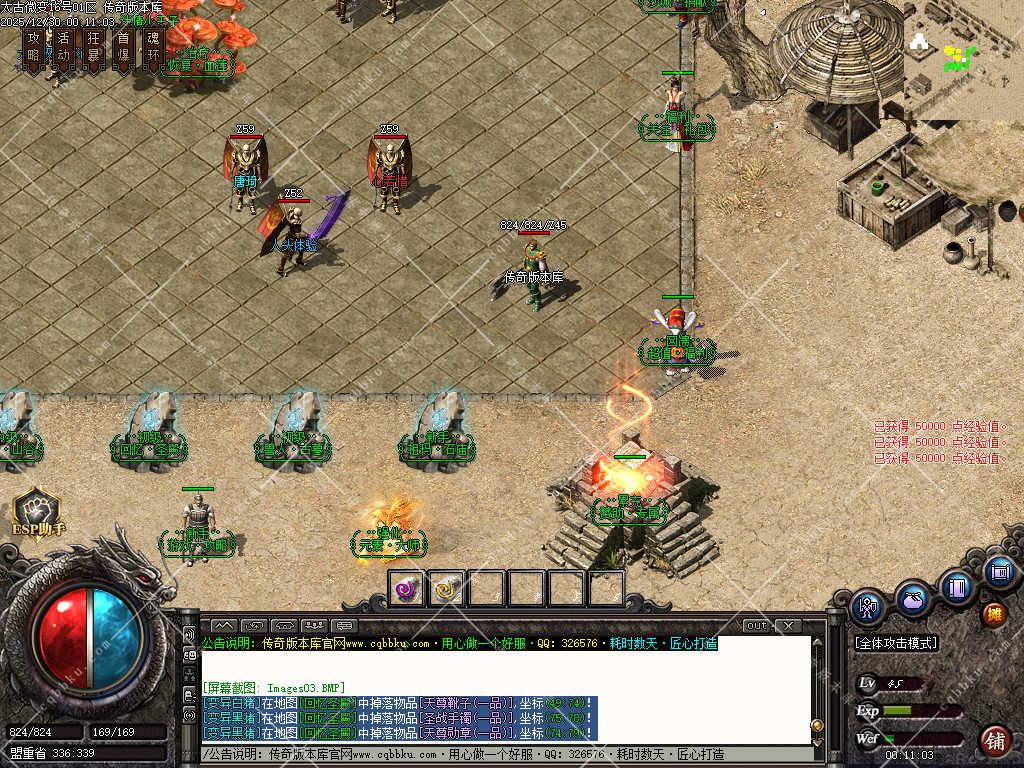Open the character equipment panel icon
This screenshot has width=1024, height=768.
868,606
